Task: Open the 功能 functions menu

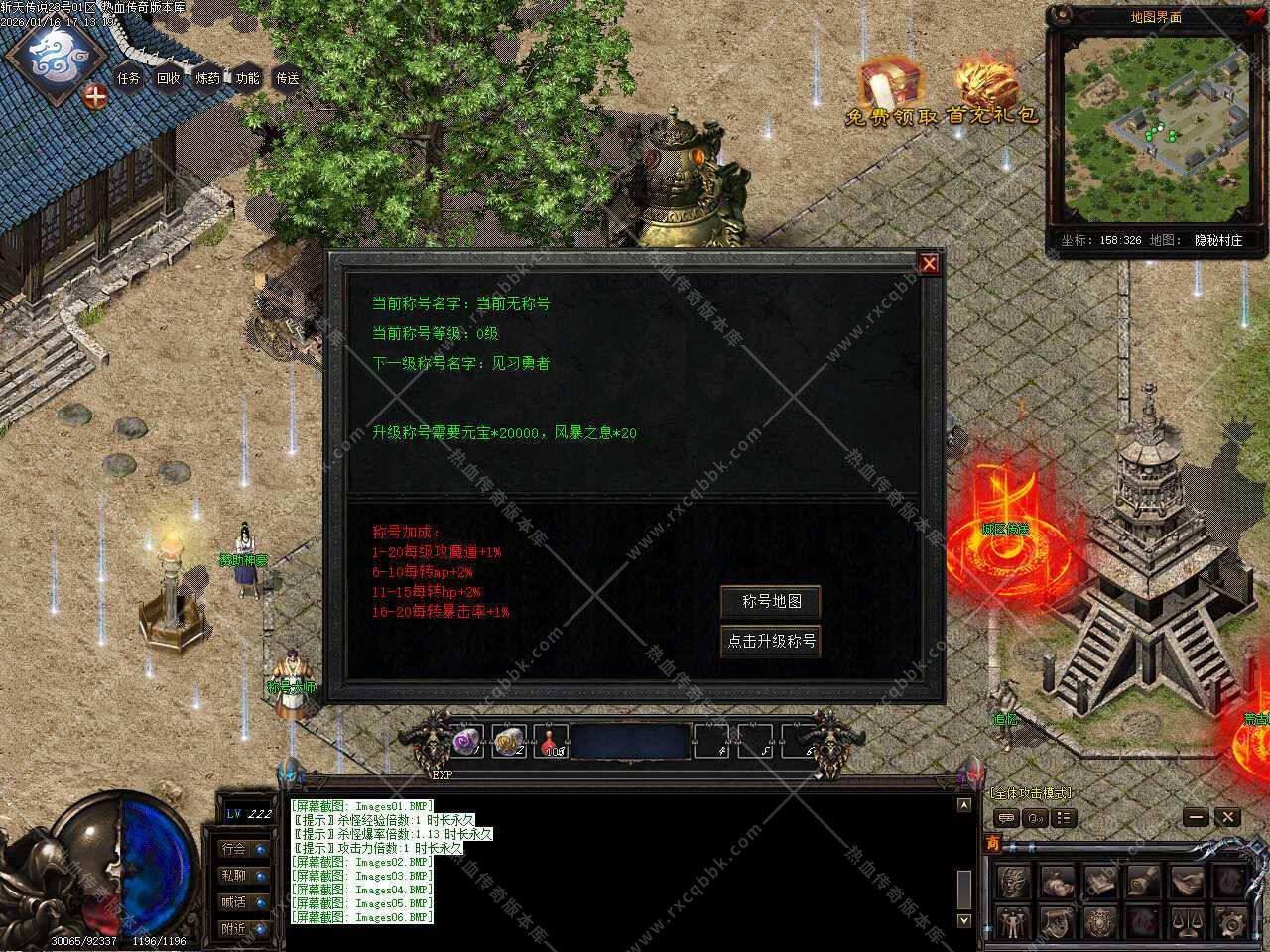Action: pos(248,78)
